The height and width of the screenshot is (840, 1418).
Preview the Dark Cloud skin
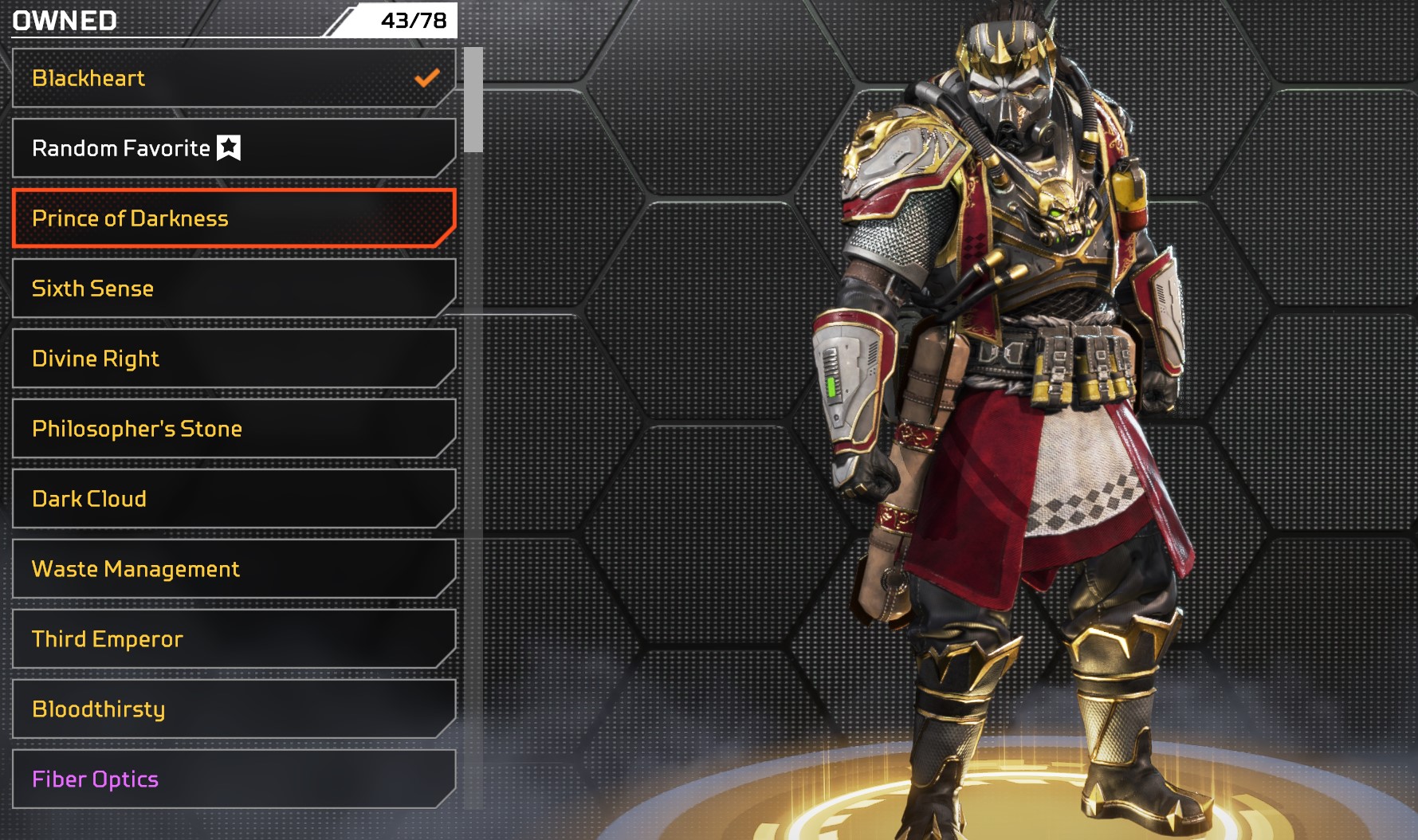click(x=233, y=499)
